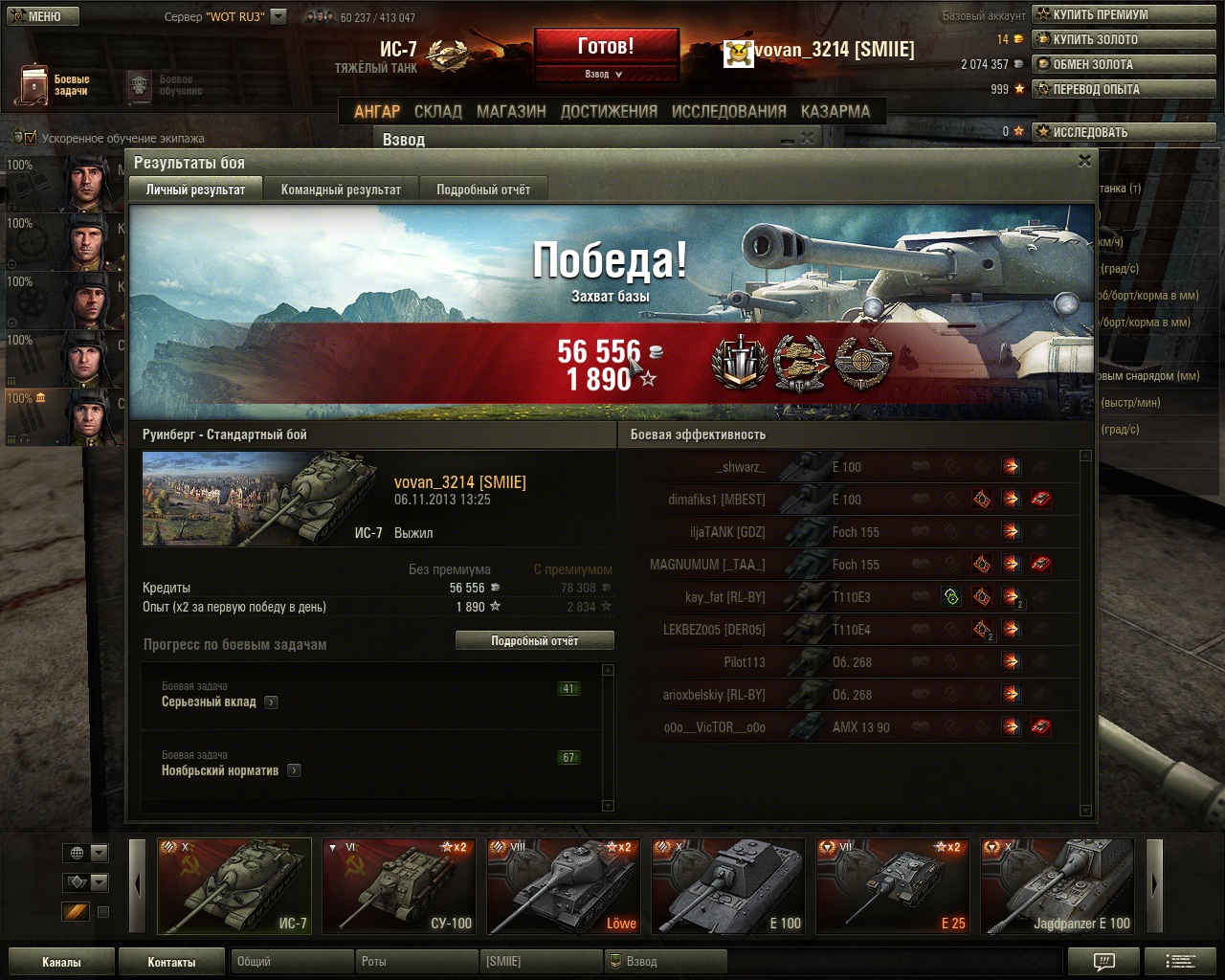
Task: Open the МЕНЮ button
Action: [41, 16]
